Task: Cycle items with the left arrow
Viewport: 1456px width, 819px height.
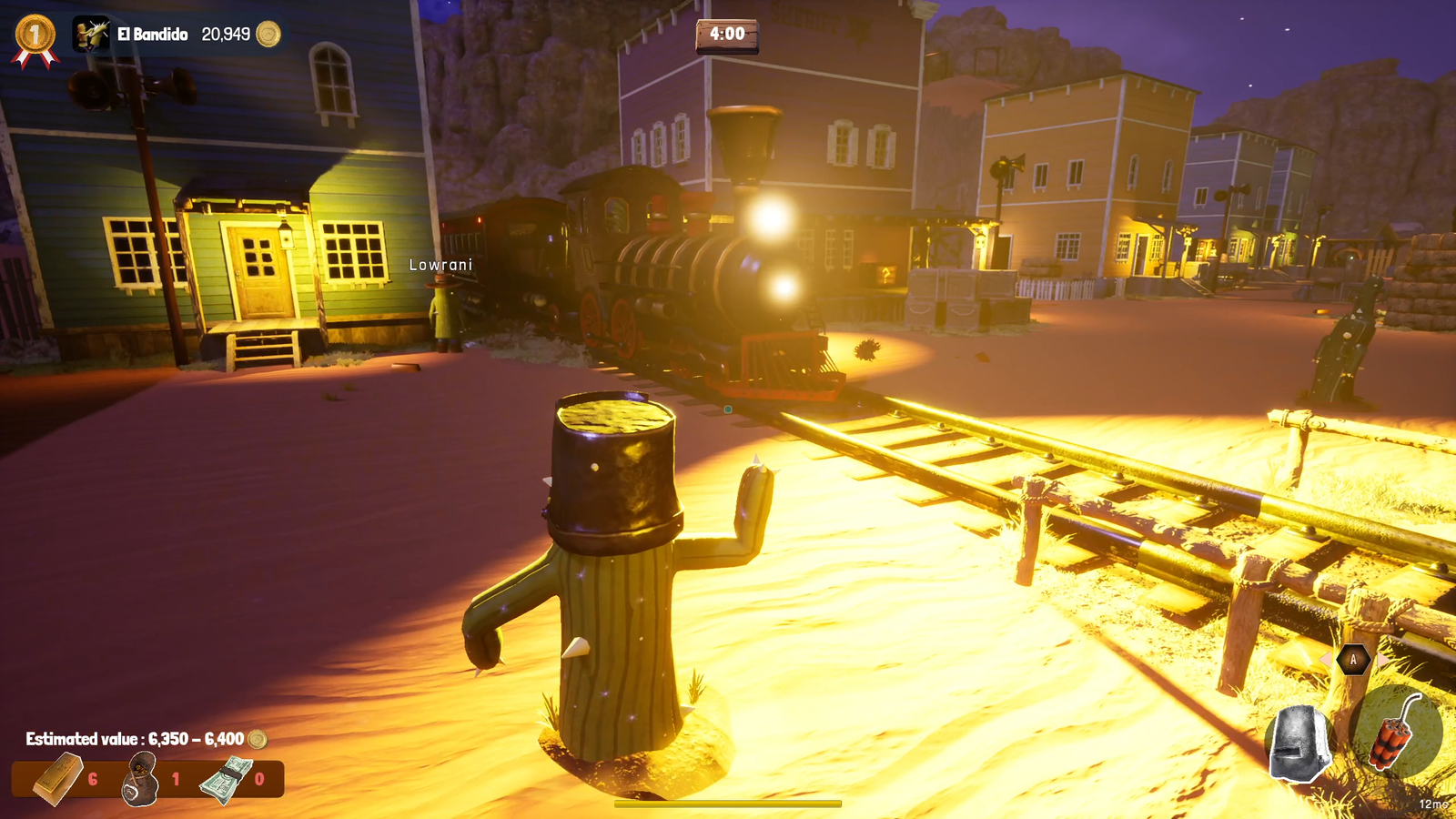Action: pos(1326,659)
